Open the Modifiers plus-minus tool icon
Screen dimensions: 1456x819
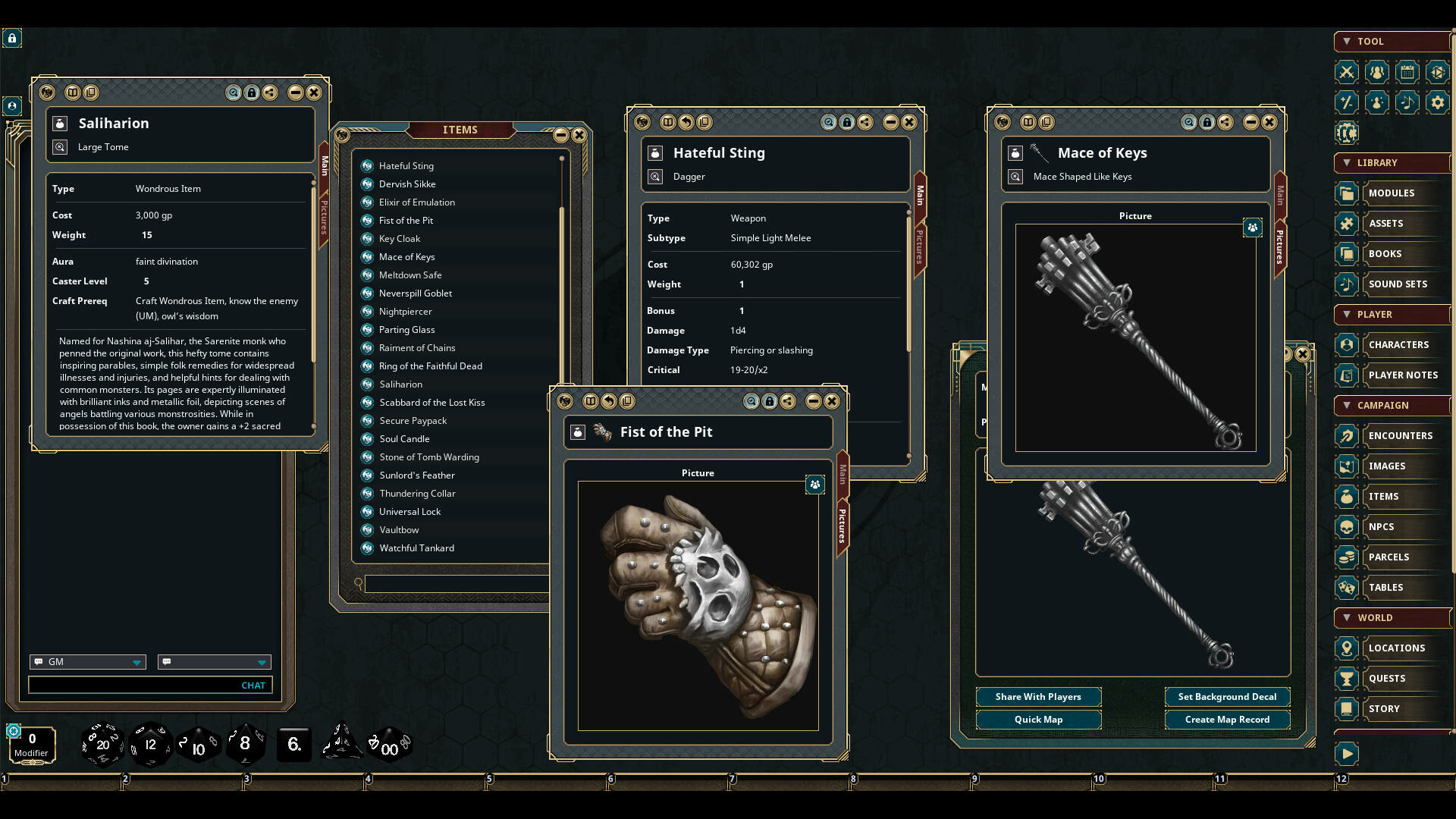1348,102
